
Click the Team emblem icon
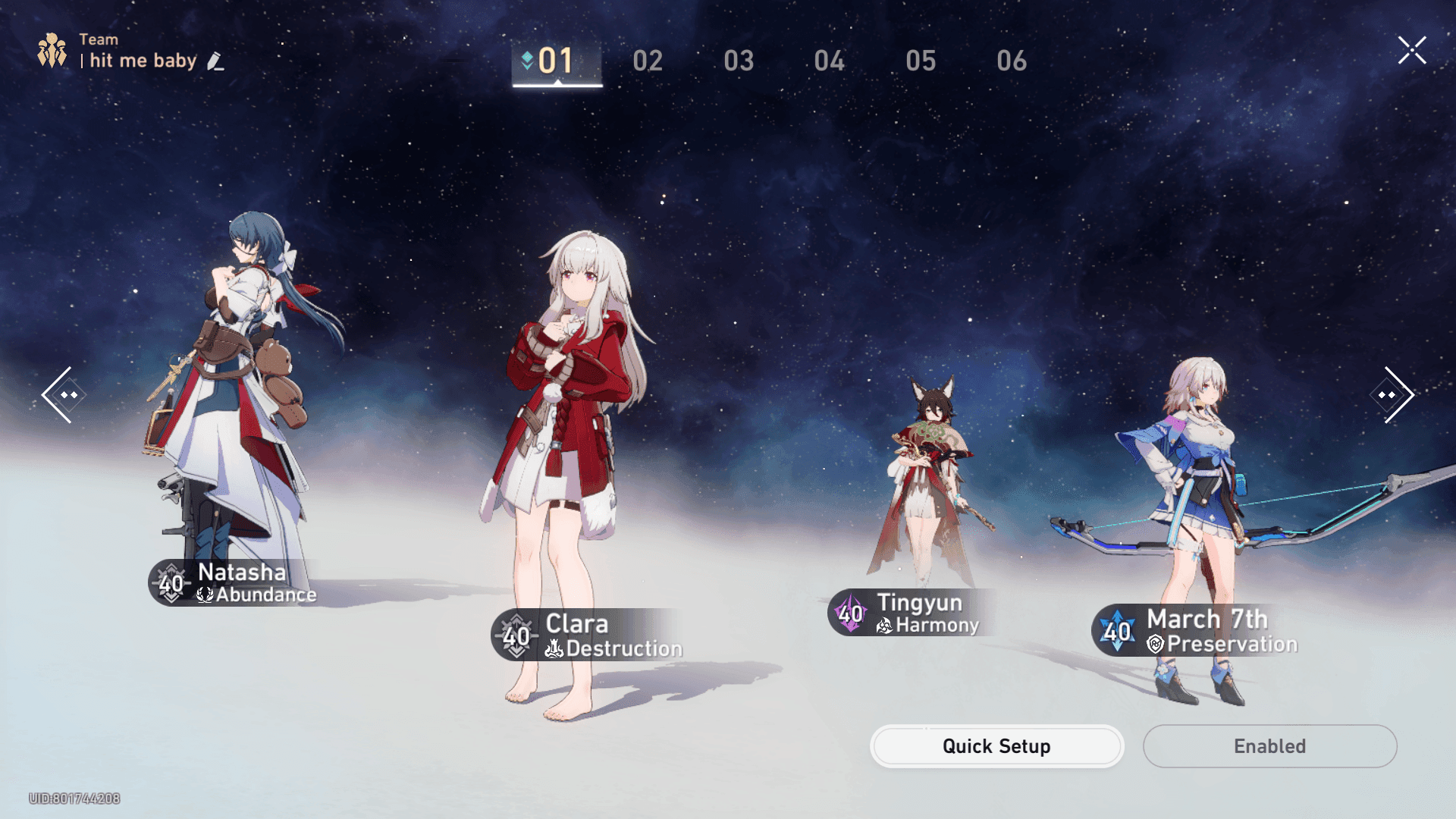[x=51, y=50]
